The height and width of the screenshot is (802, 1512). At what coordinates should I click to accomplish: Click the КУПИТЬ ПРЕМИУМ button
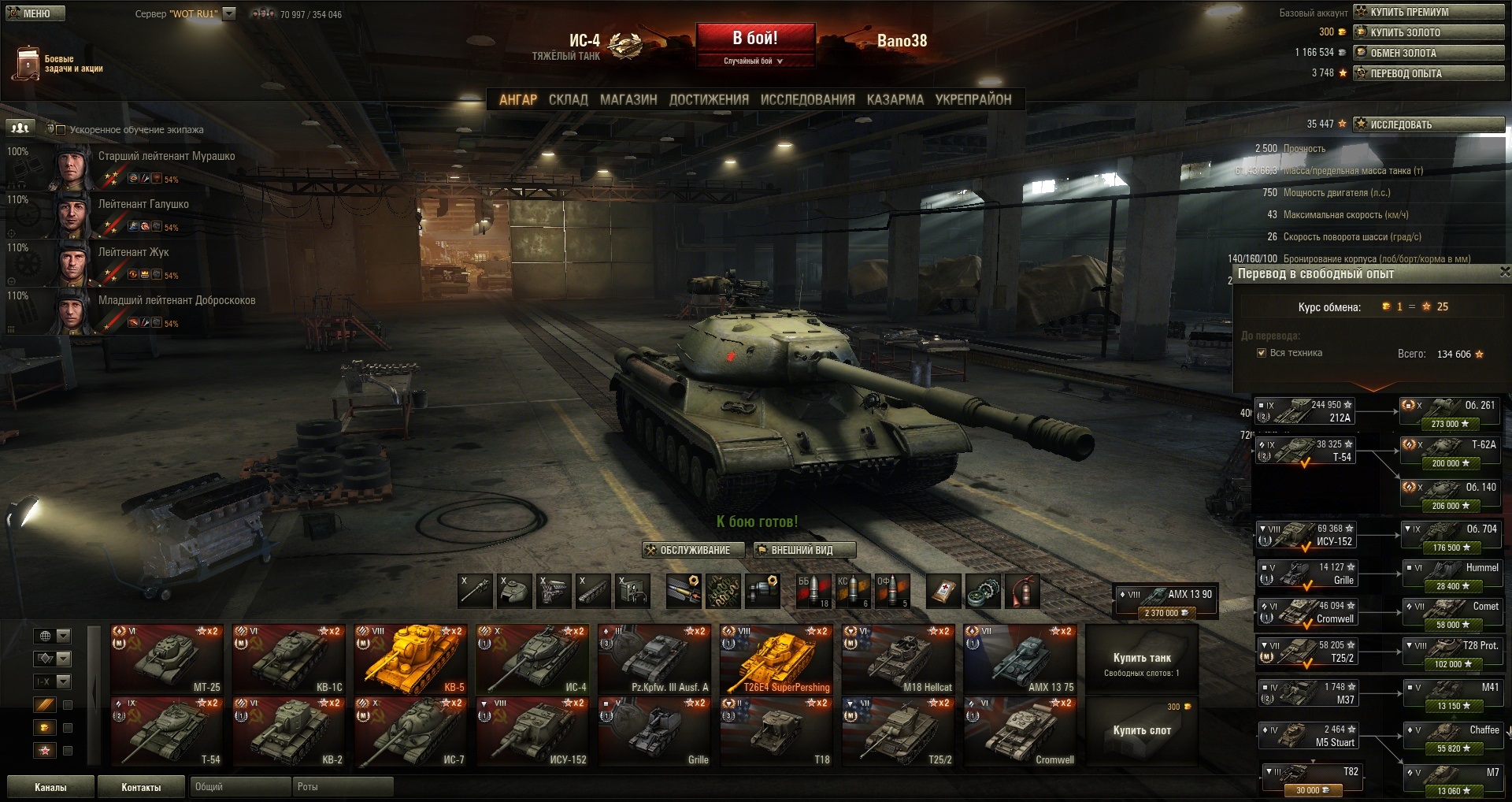coord(1428,12)
